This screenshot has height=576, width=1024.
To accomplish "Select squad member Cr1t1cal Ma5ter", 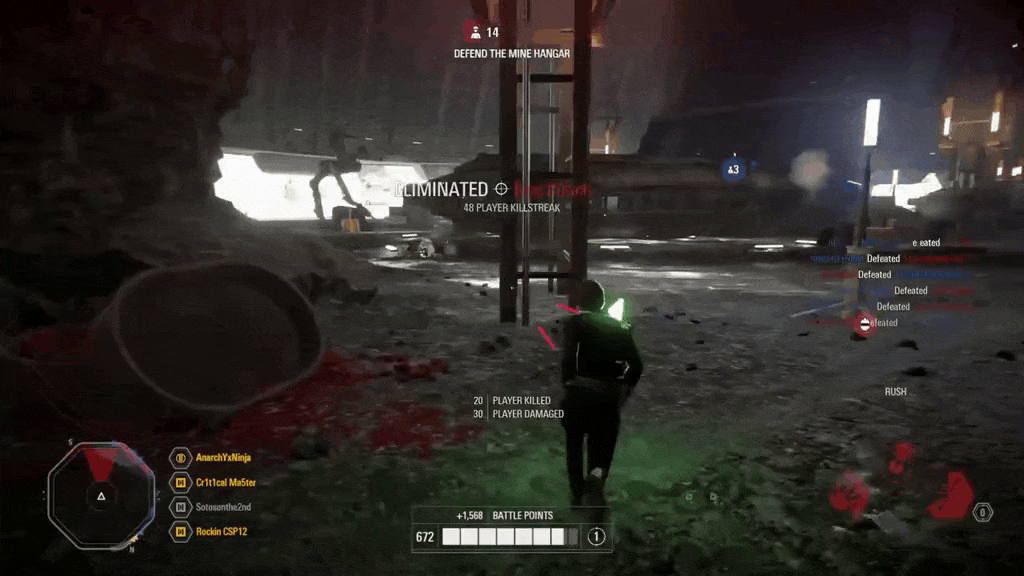I will click(226, 482).
